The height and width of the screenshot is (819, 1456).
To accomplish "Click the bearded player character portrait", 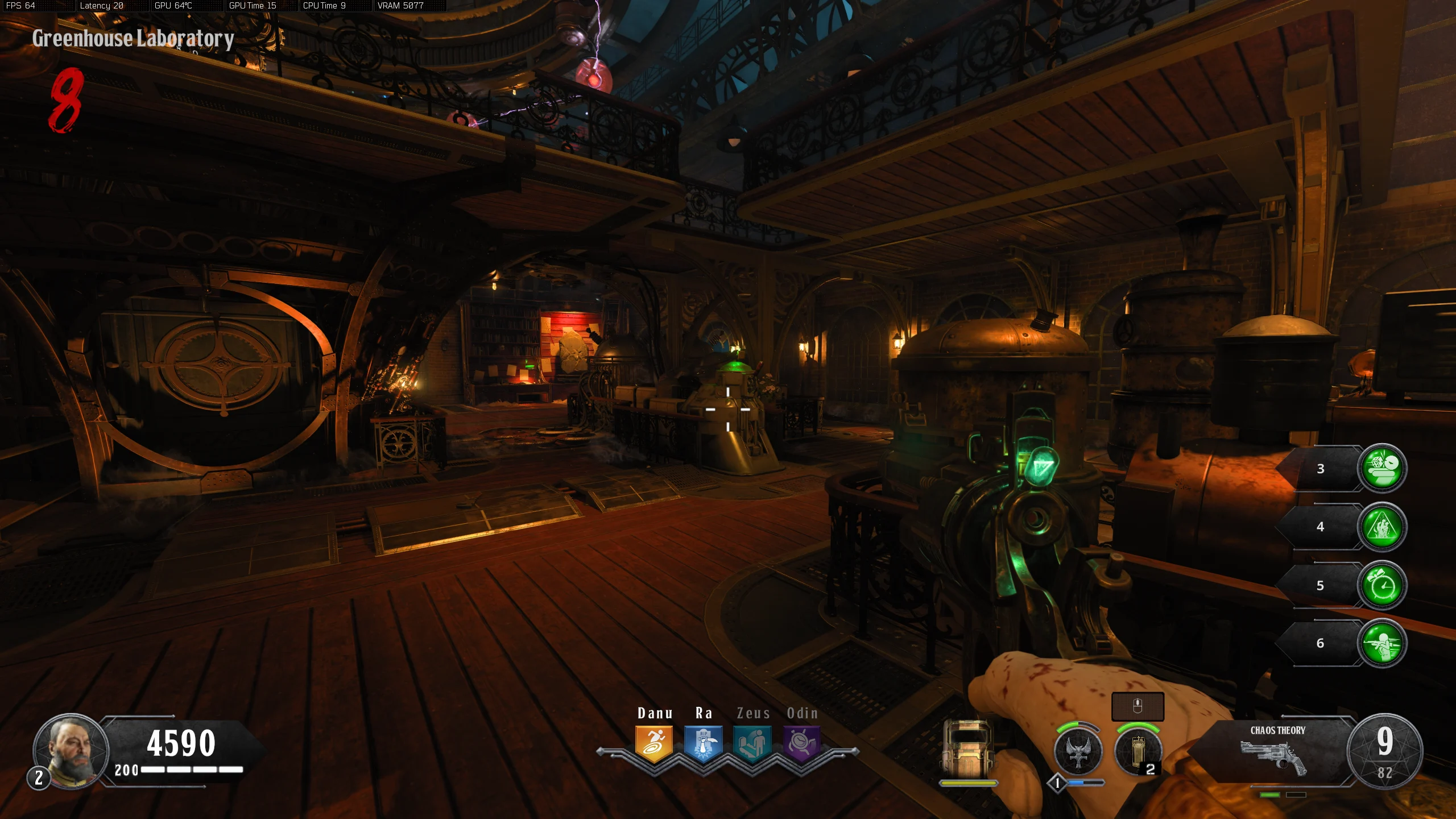I will 71,750.
